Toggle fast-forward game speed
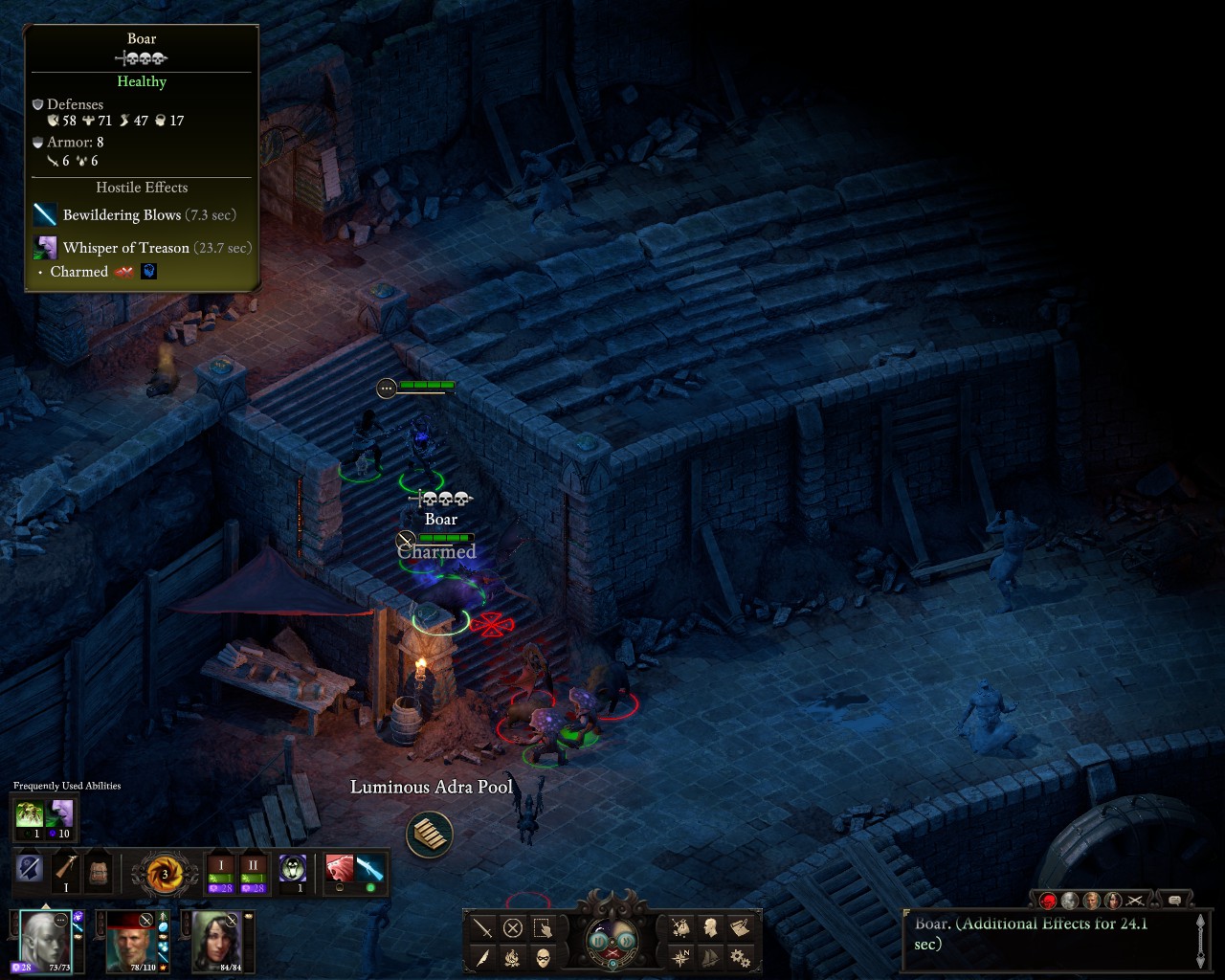 pyautogui.click(x=623, y=940)
